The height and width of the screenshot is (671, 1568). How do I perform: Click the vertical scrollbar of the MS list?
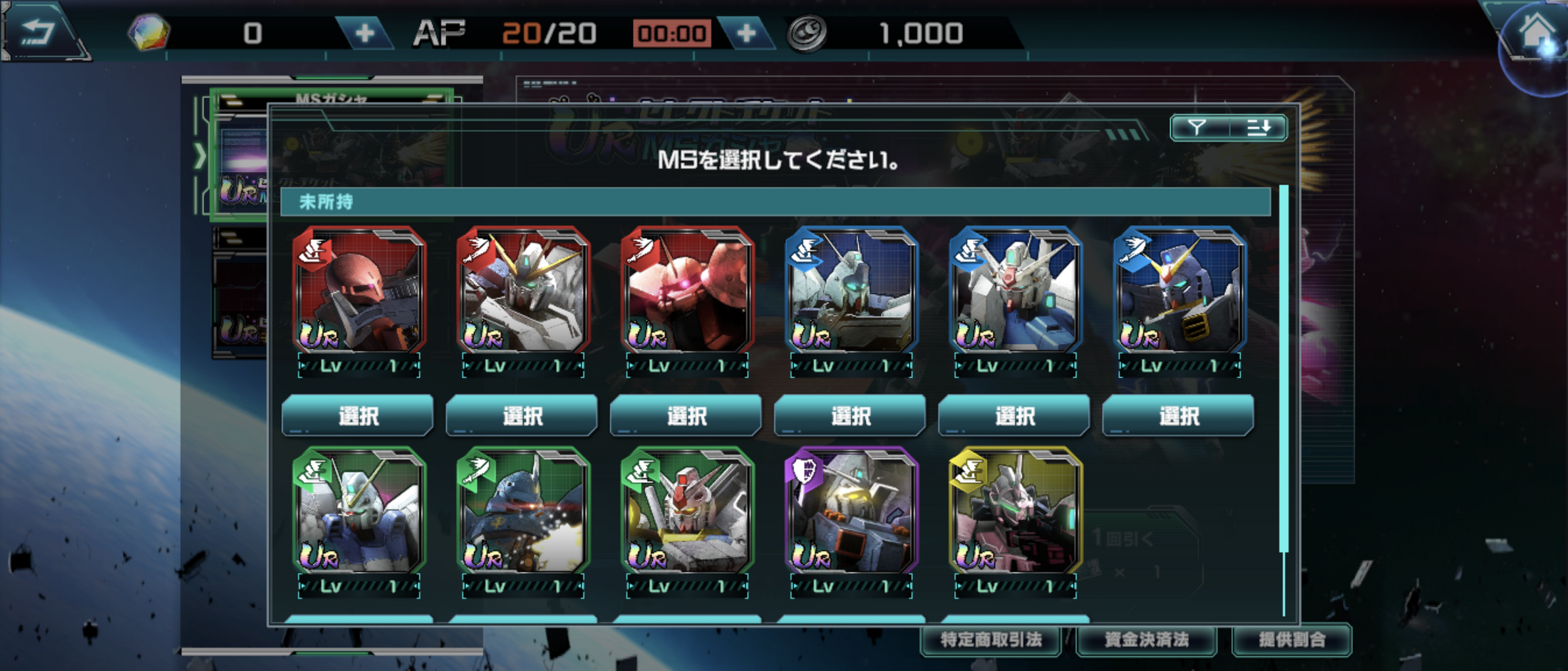pos(1284,370)
